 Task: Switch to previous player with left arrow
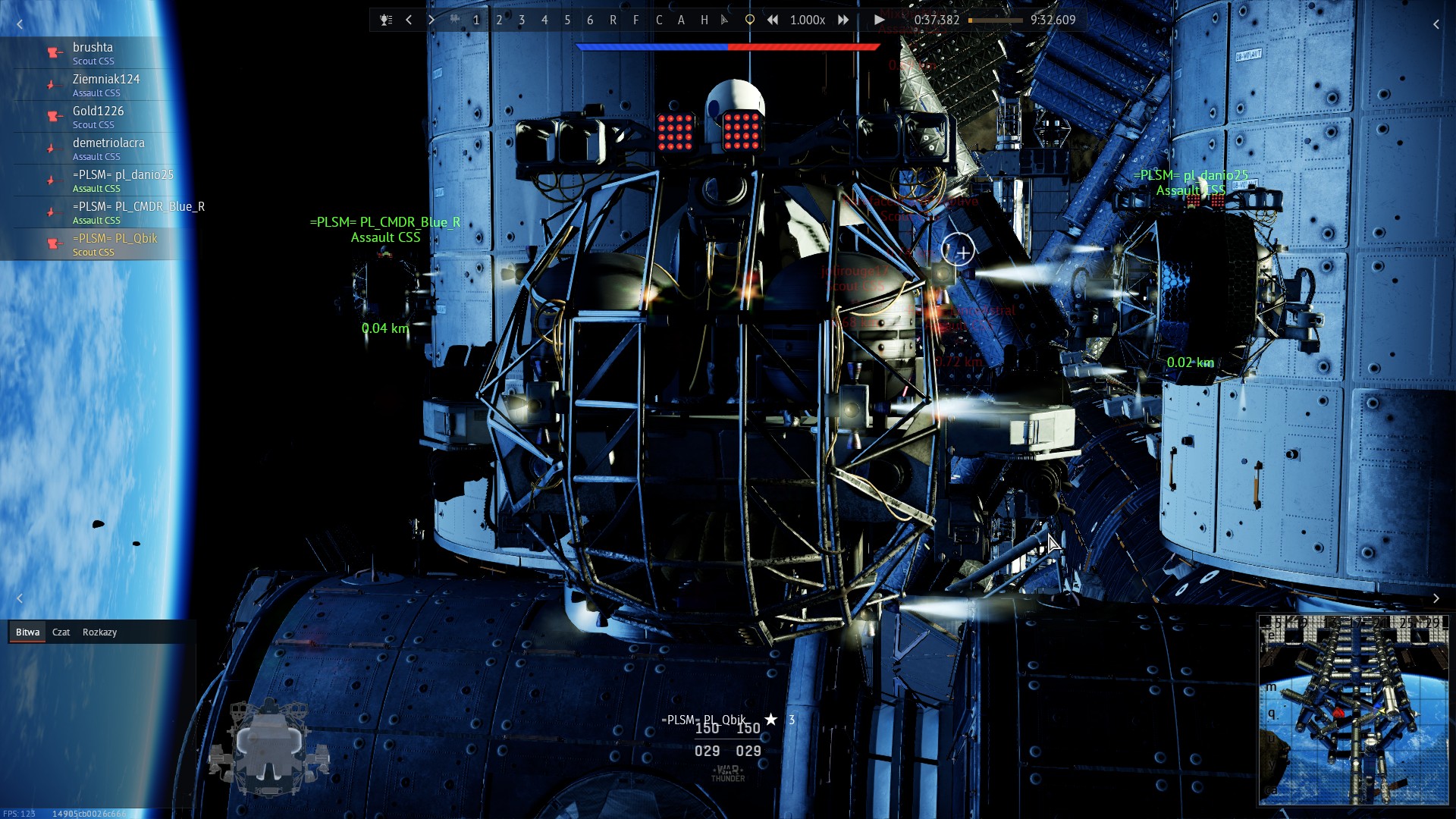[x=409, y=20]
